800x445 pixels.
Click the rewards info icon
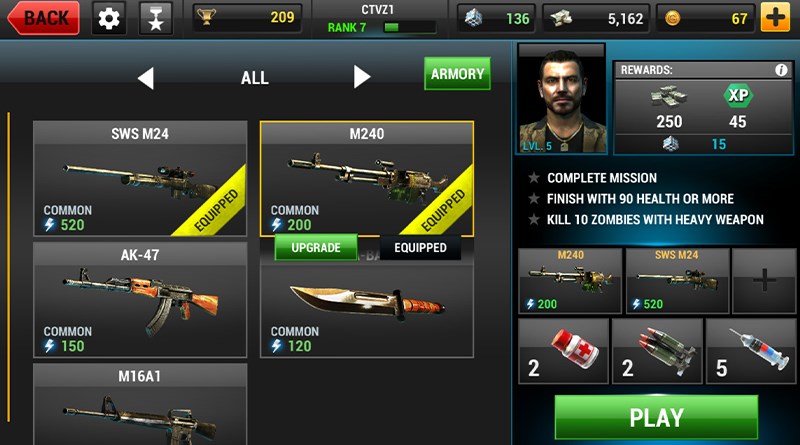[x=781, y=71]
